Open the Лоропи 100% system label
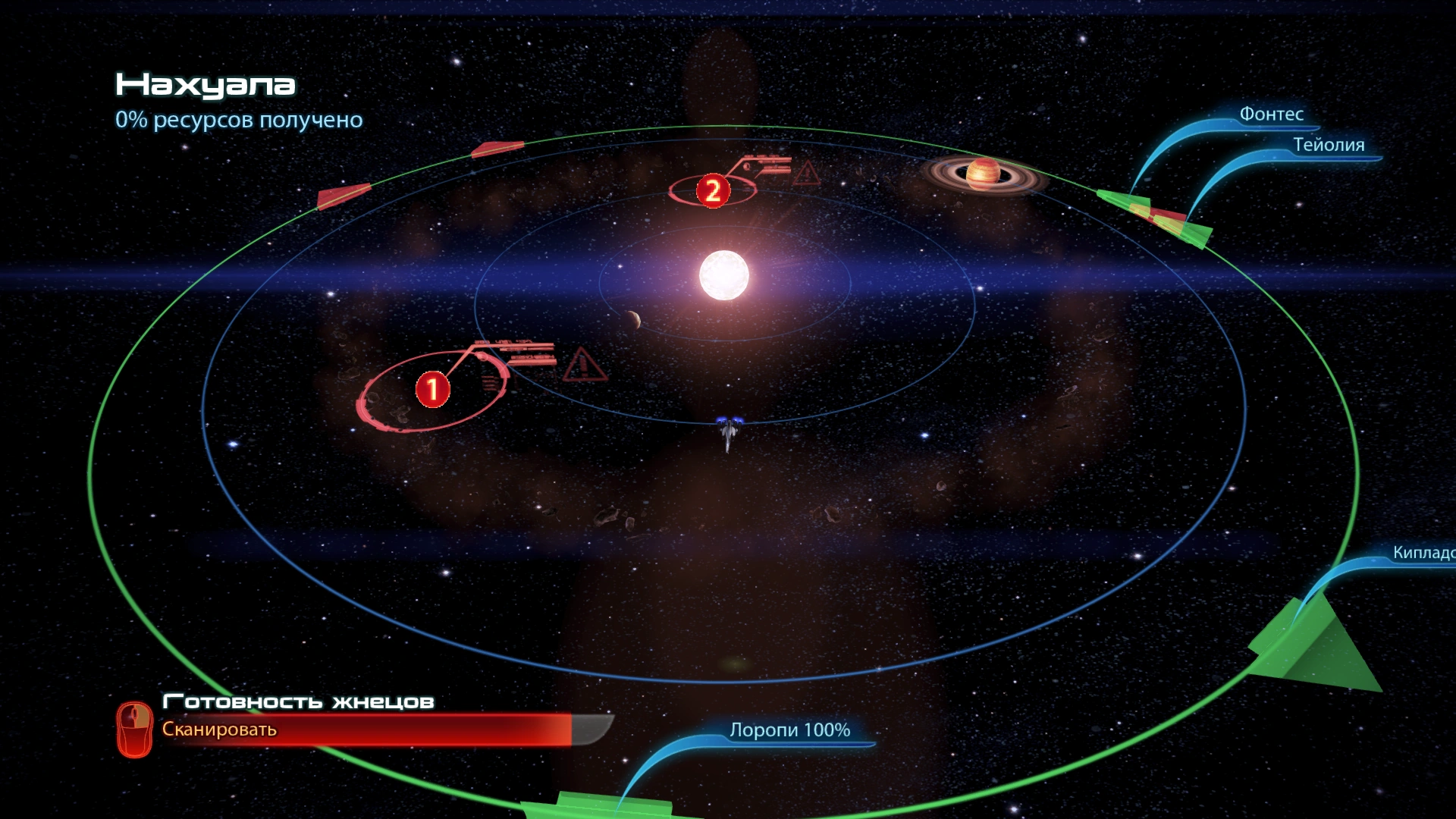The image size is (1456, 819). (789, 730)
